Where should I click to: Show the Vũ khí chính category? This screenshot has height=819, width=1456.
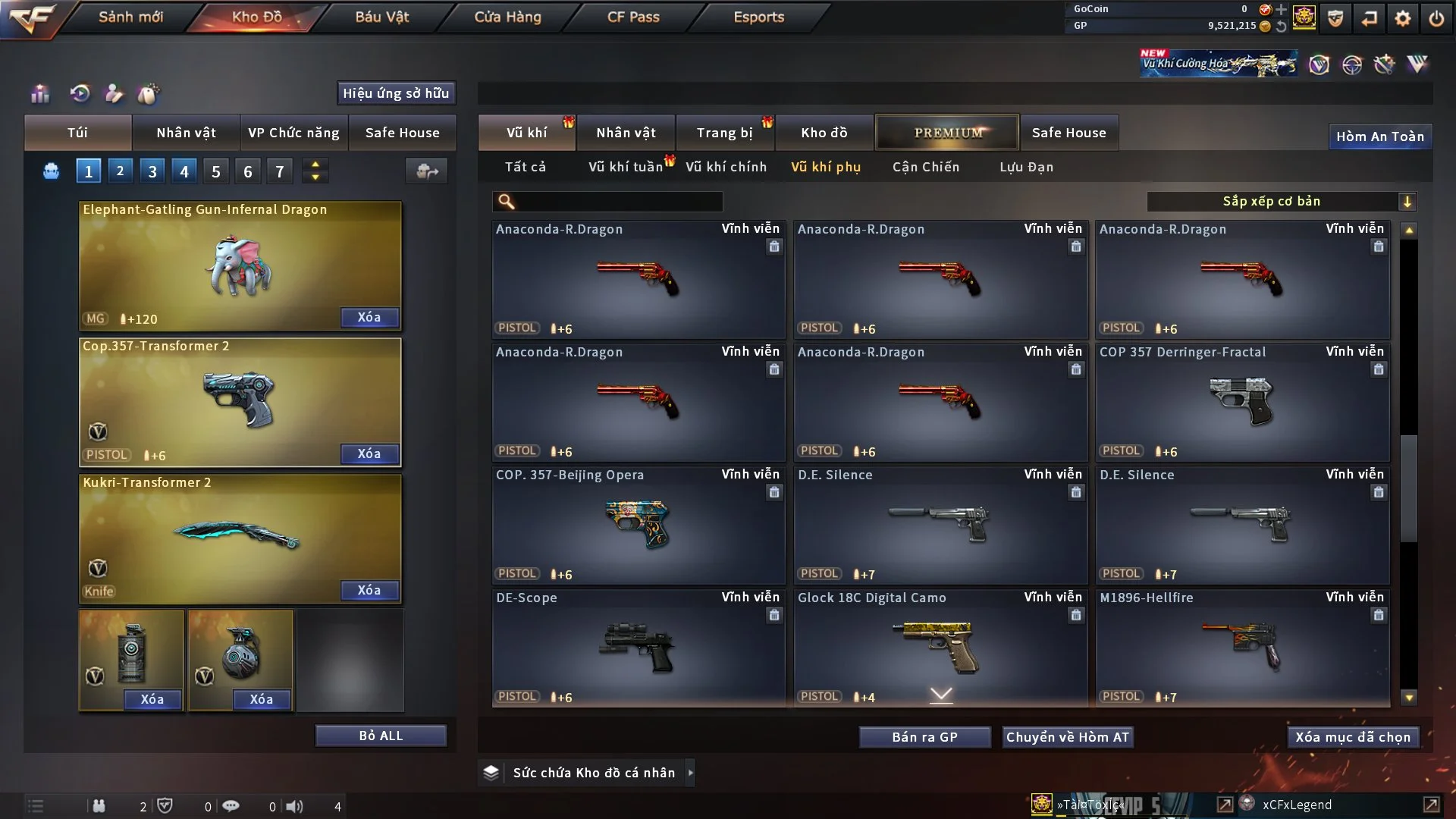pyautogui.click(x=726, y=167)
